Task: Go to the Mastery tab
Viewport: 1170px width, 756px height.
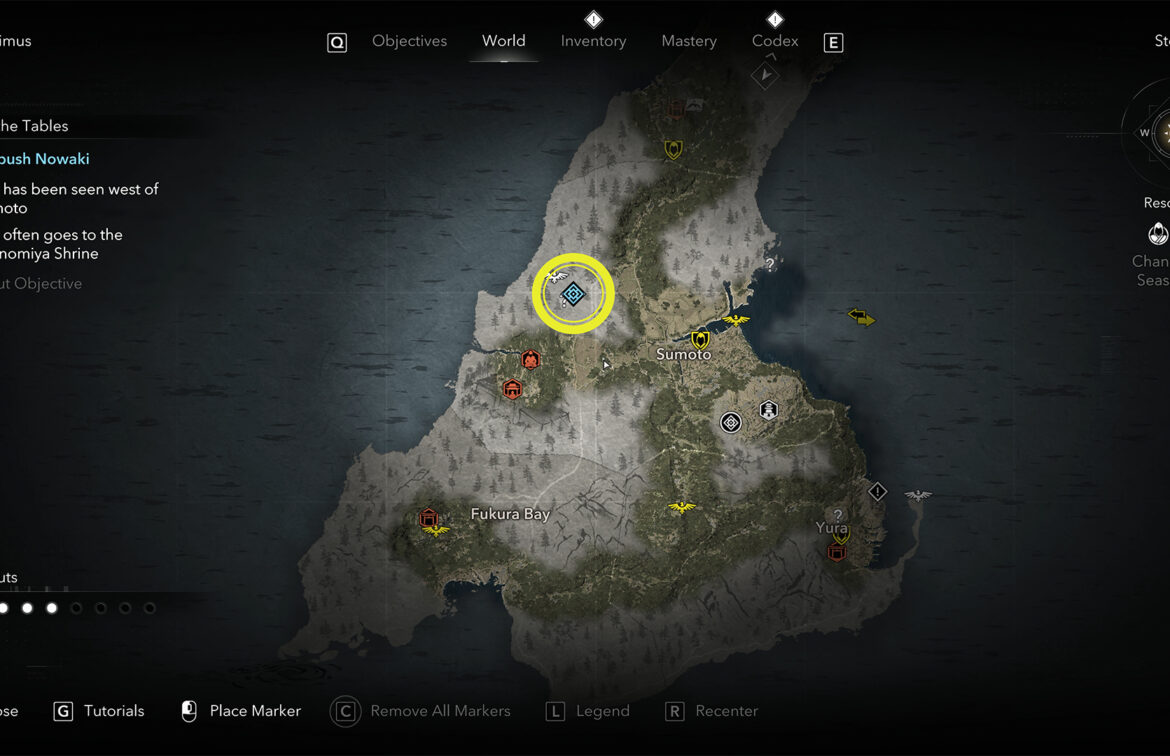Action: pyautogui.click(x=689, y=41)
